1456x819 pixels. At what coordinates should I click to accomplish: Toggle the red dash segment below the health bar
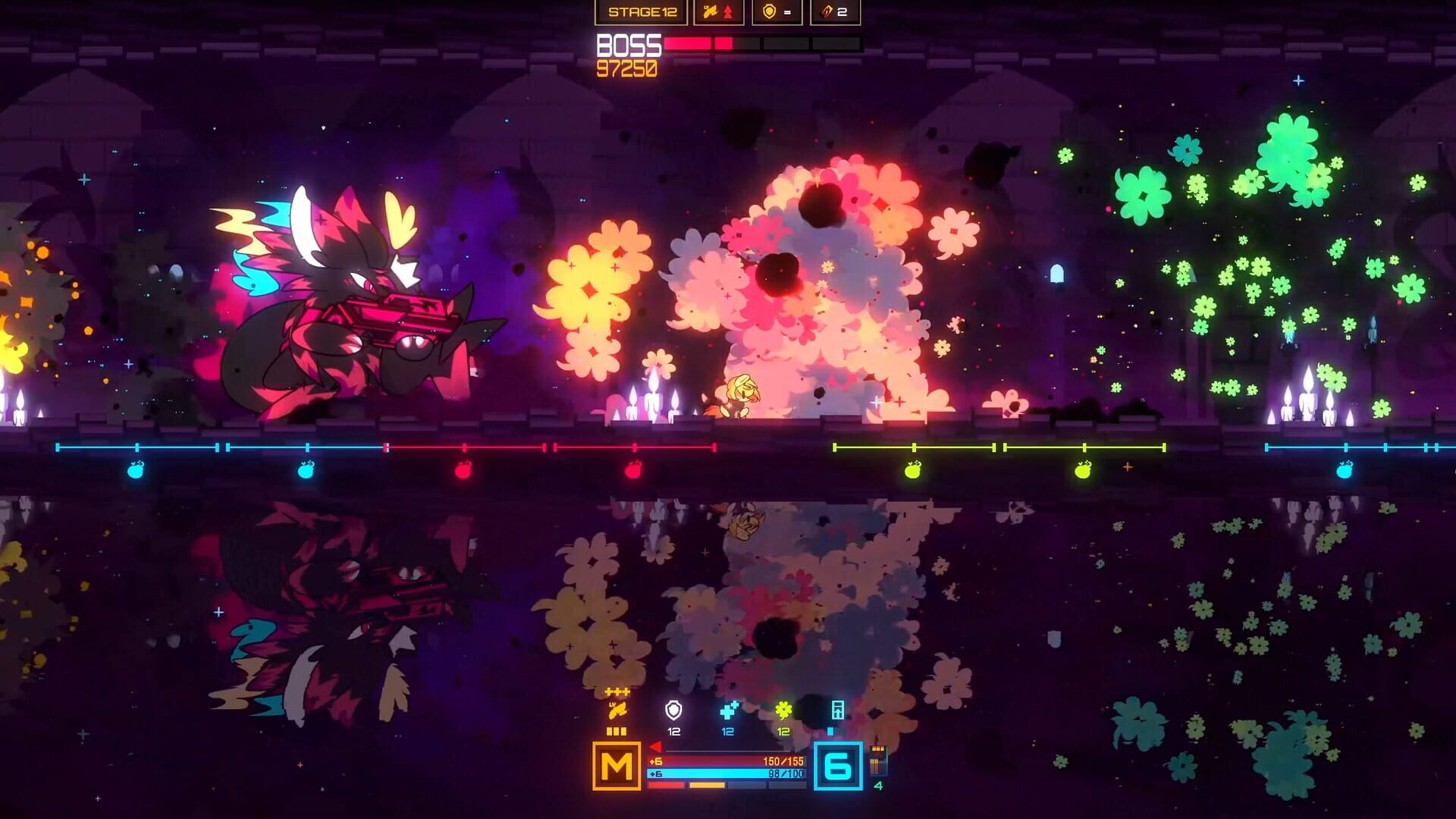(x=665, y=784)
